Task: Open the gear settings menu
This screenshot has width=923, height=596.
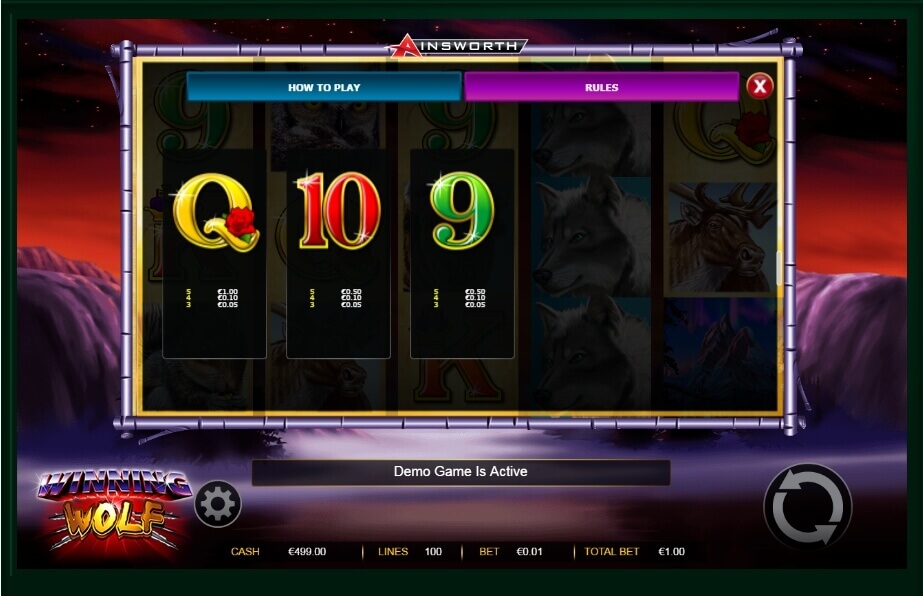Action: coord(217,504)
